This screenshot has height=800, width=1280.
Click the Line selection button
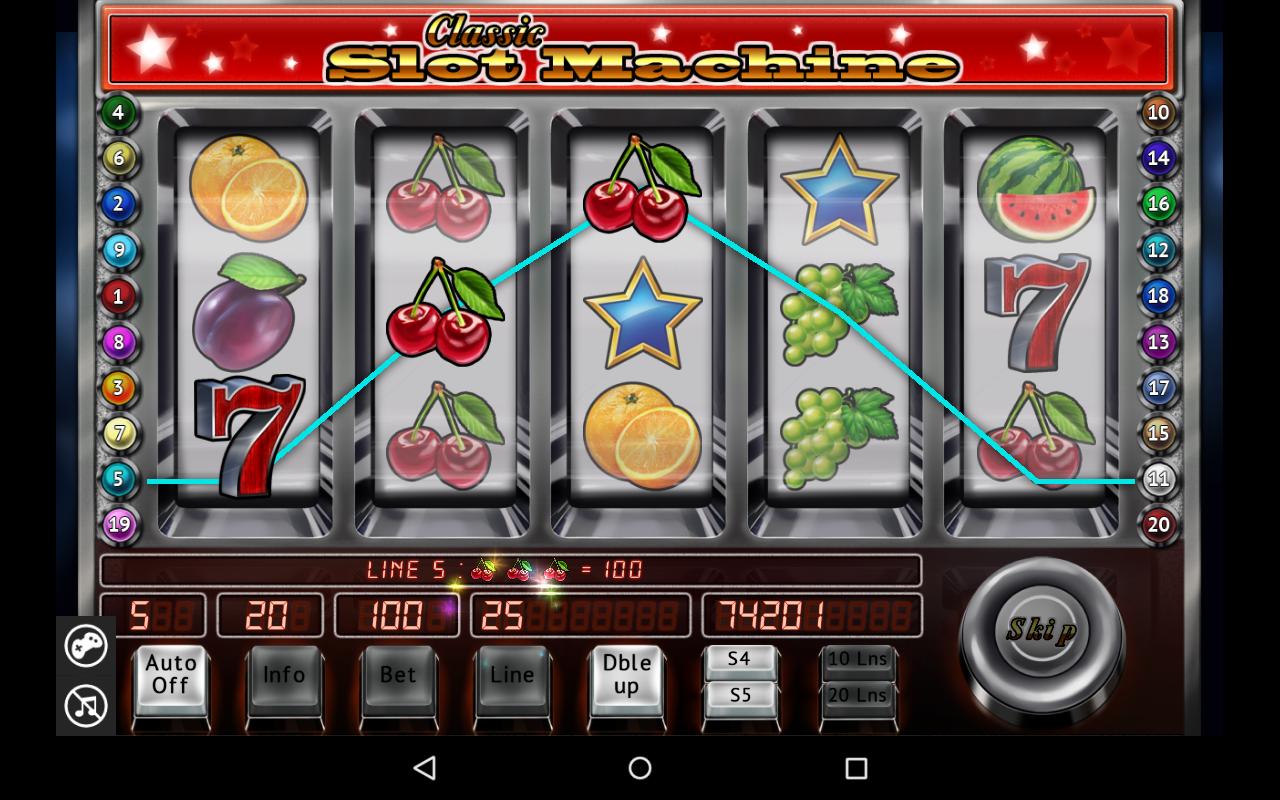point(512,676)
